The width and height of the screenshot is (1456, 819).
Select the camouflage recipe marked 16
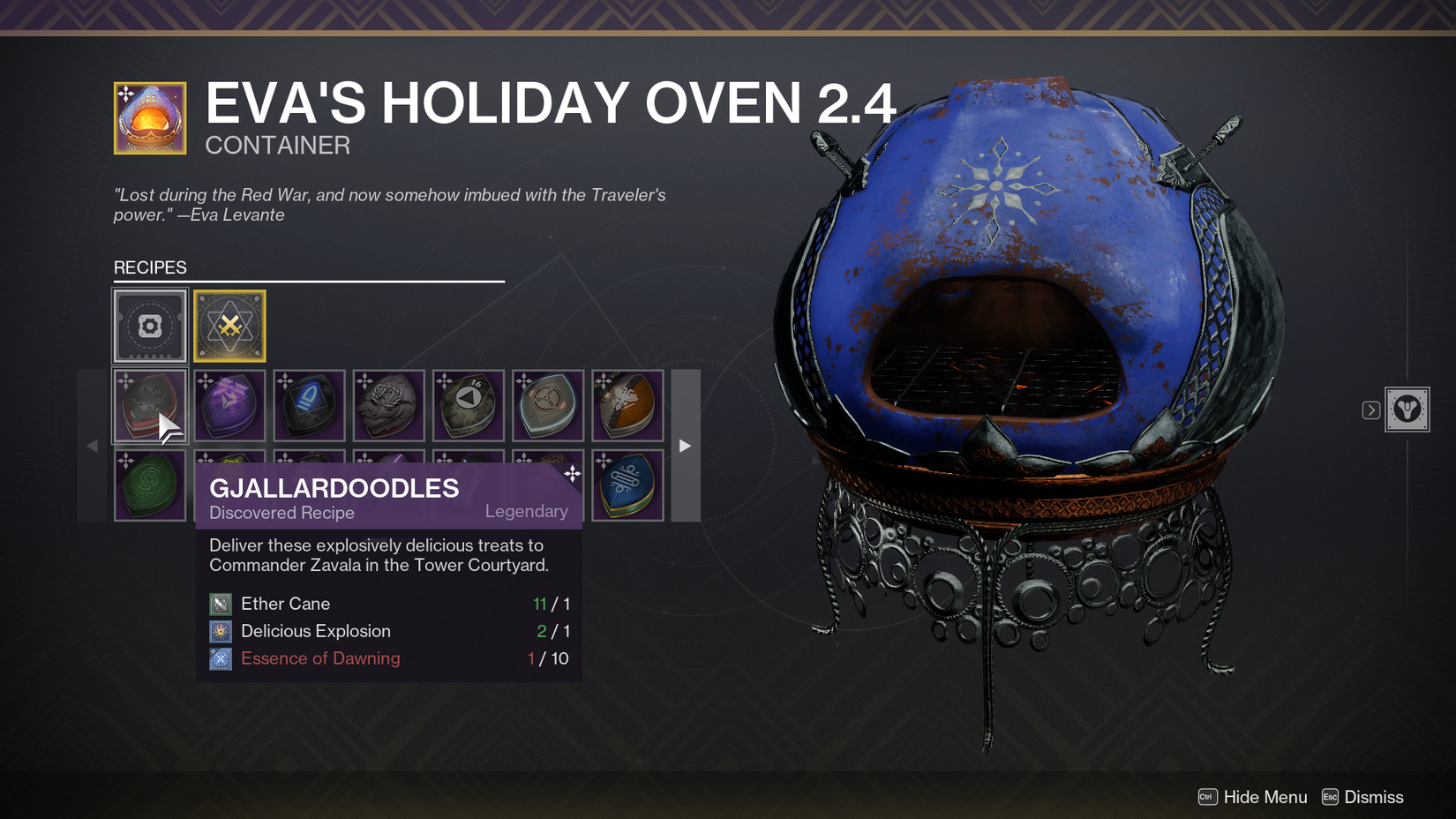point(468,406)
